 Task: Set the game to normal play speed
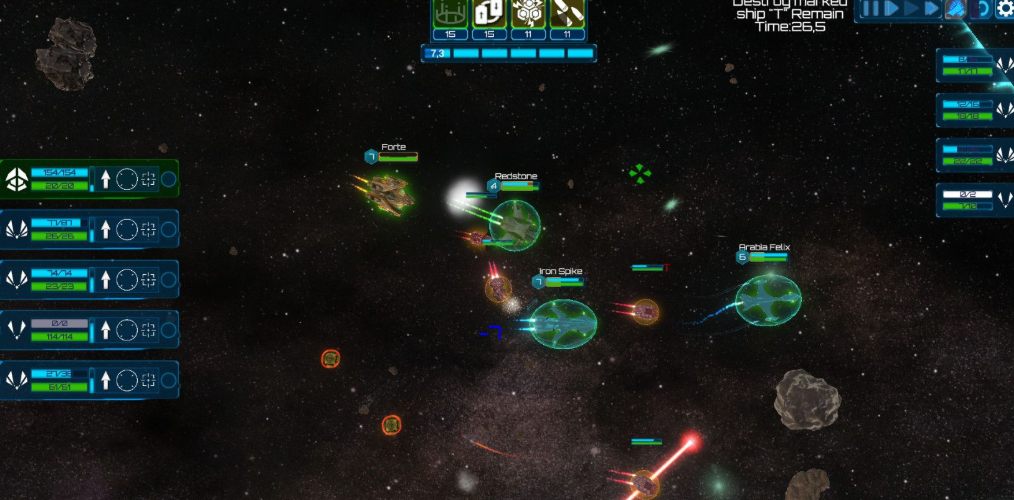(x=889, y=9)
